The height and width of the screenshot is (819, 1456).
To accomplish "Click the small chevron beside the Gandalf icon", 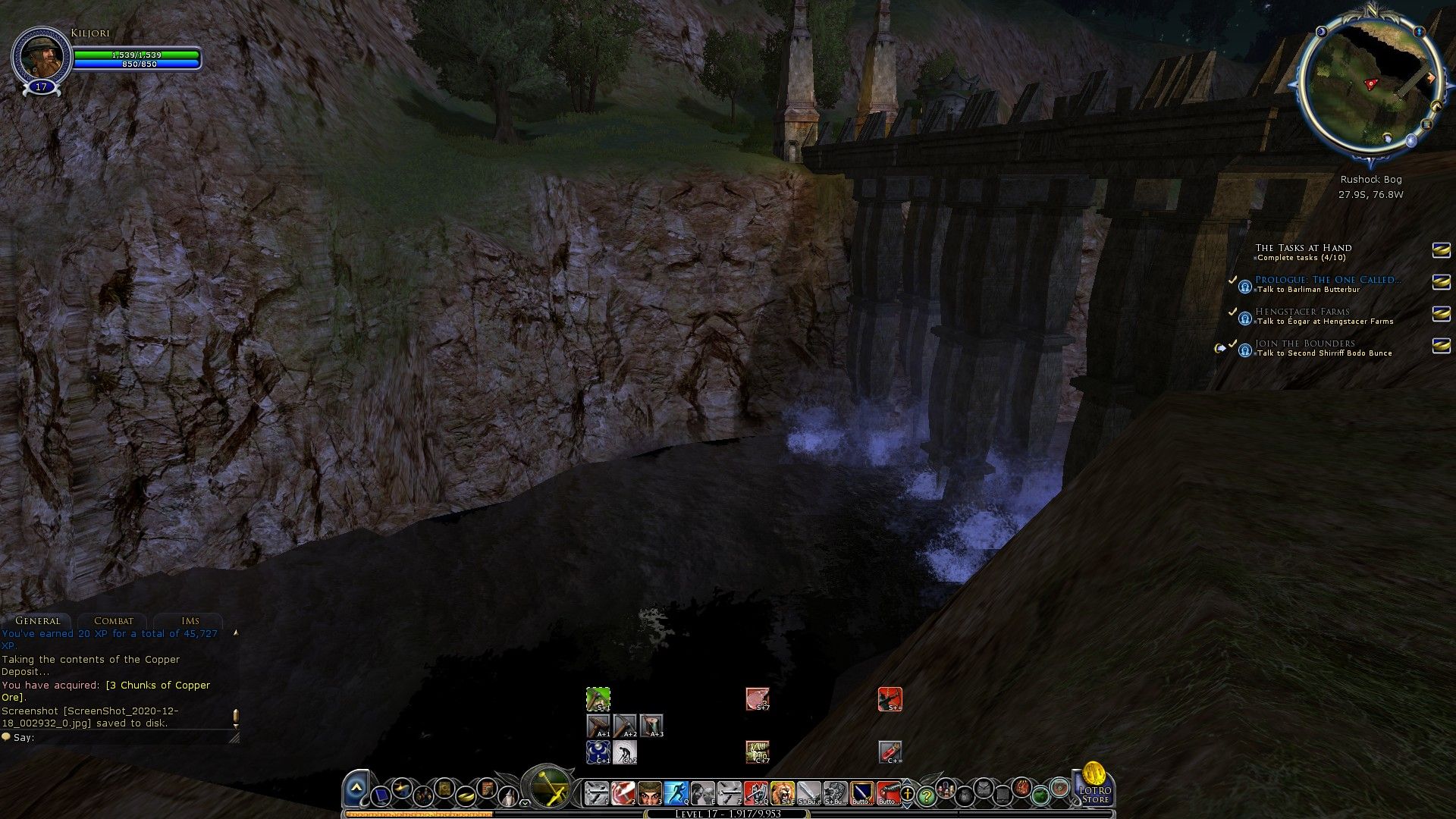I will (525, 802).
